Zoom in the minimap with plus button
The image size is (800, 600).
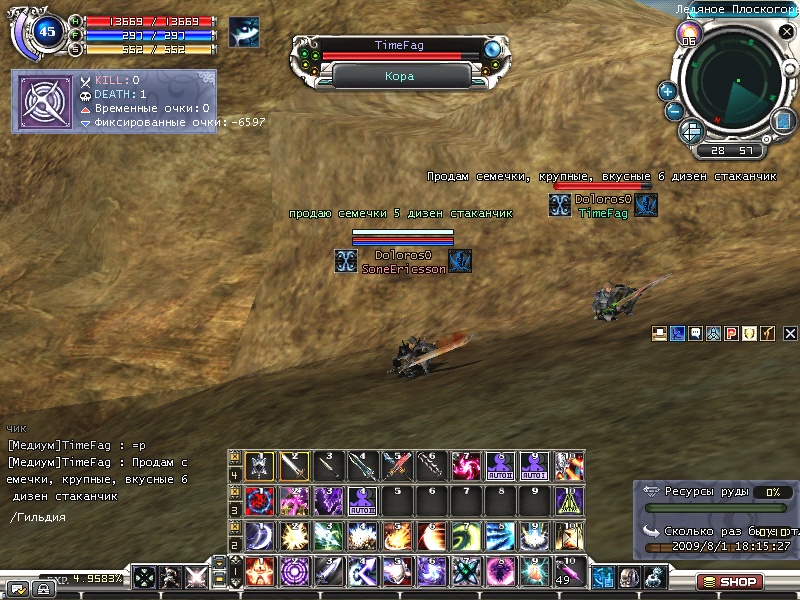pos(668,91)
